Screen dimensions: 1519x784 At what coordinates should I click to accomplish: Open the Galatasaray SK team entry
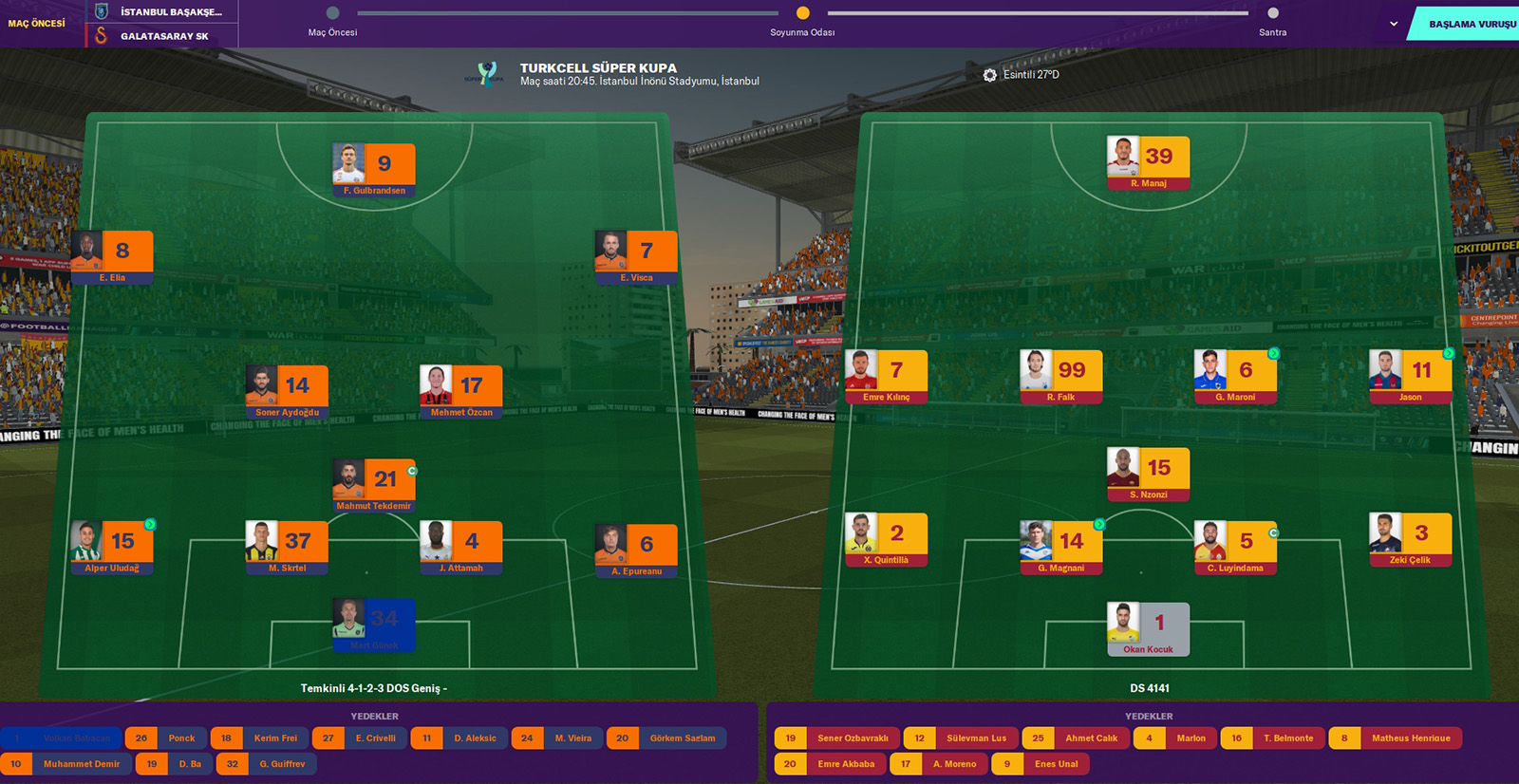[x=163, y=36]
